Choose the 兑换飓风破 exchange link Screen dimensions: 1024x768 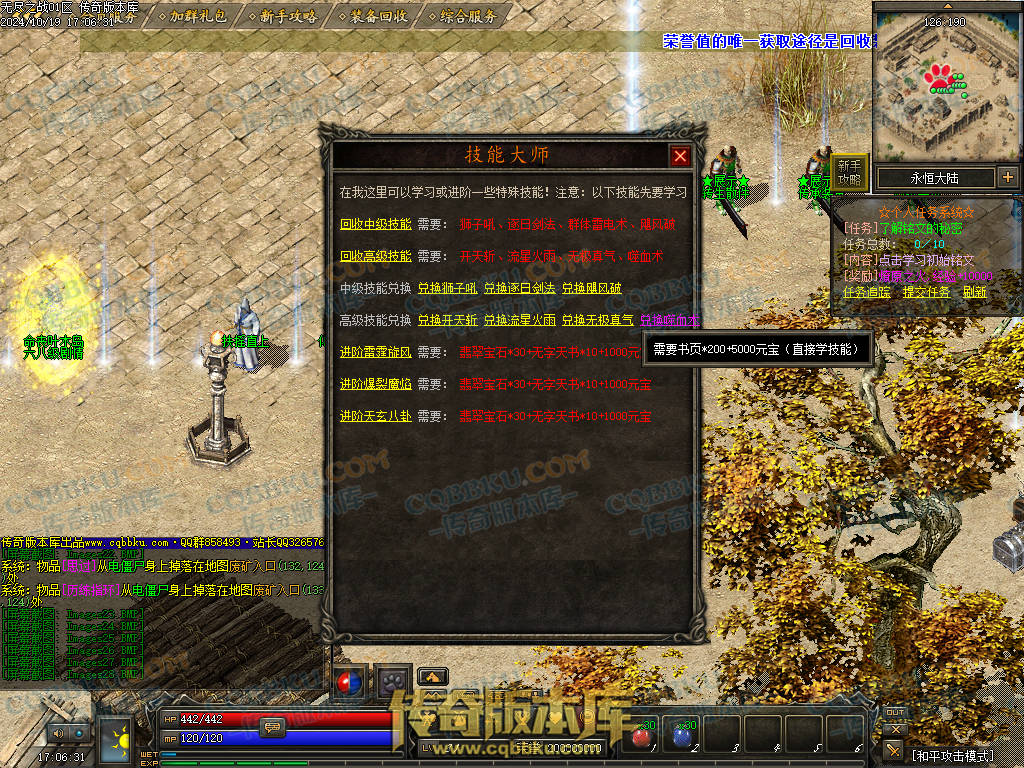click(591, 288)
